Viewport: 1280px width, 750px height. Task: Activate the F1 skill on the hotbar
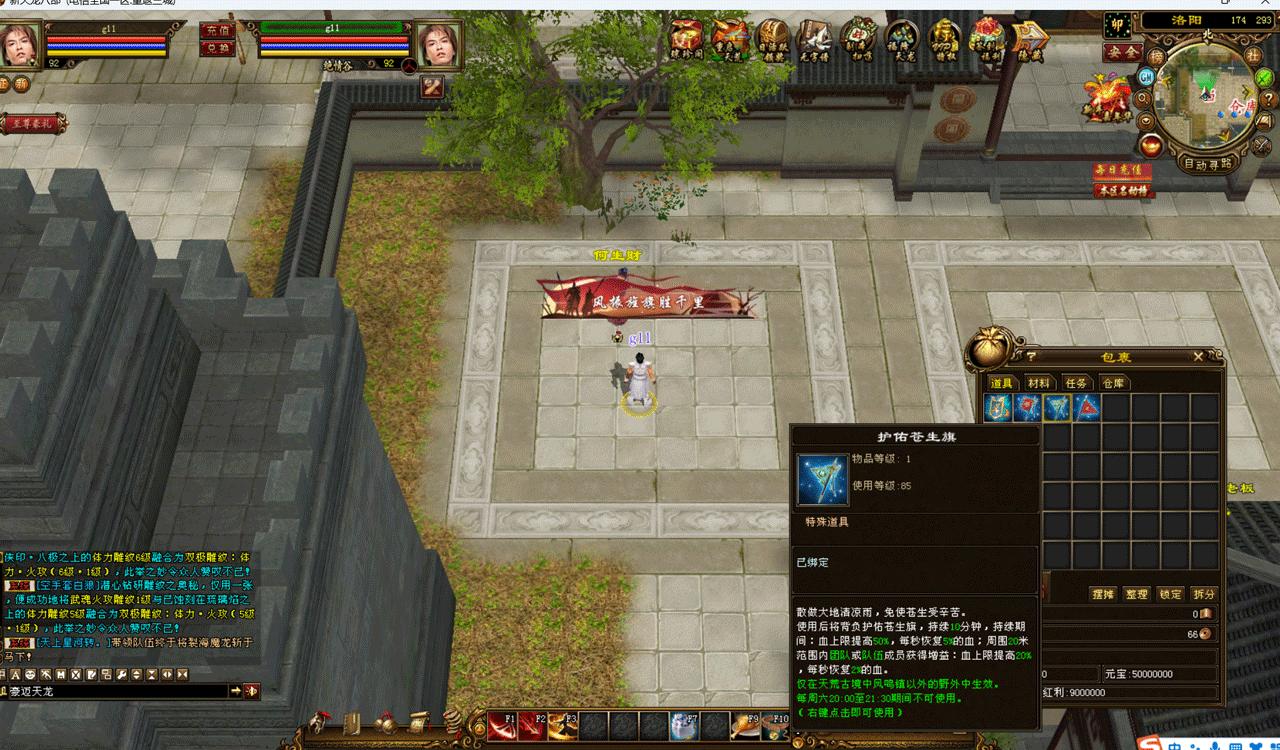pos(502,725)
